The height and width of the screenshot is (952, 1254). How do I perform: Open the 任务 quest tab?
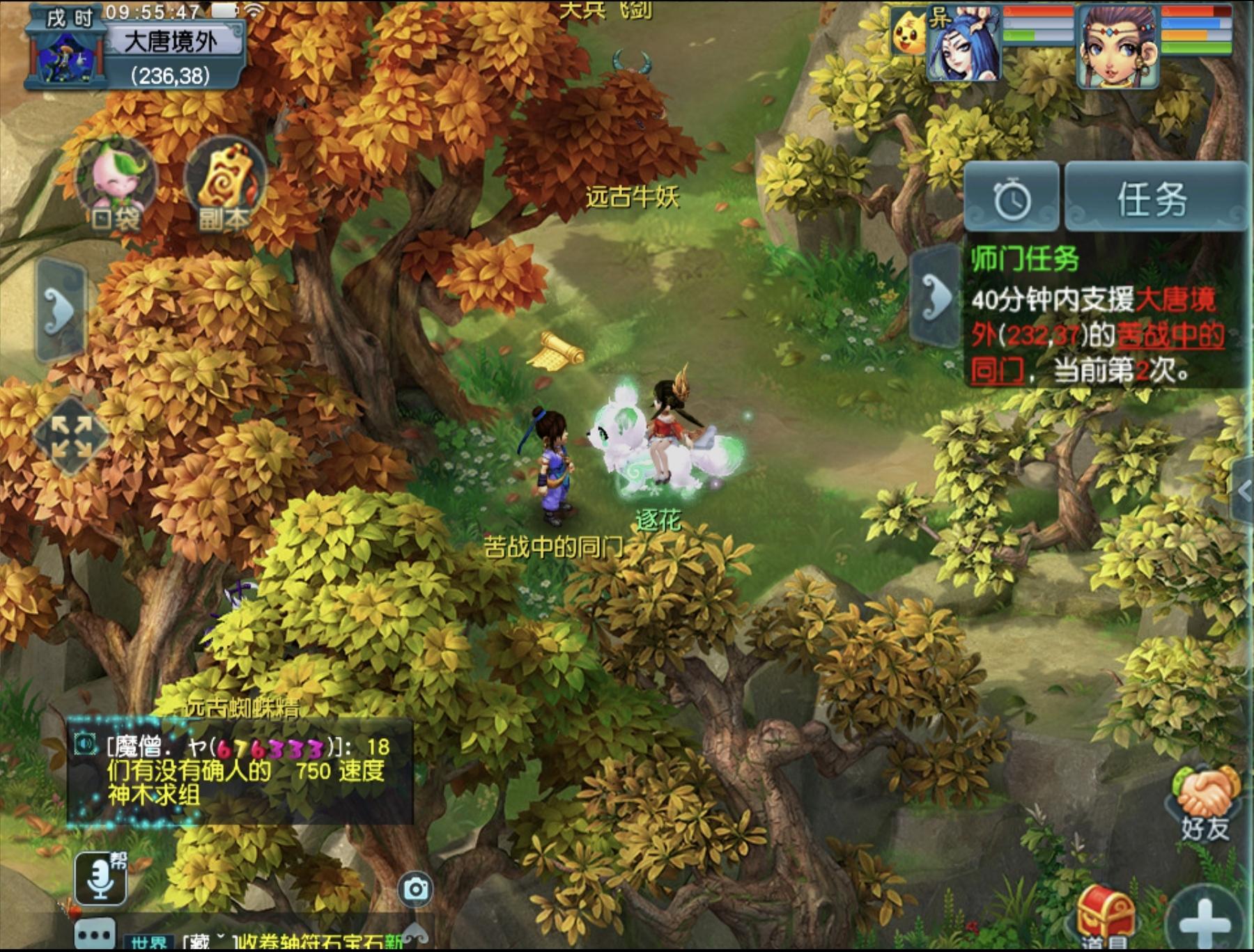point(1154,199)
